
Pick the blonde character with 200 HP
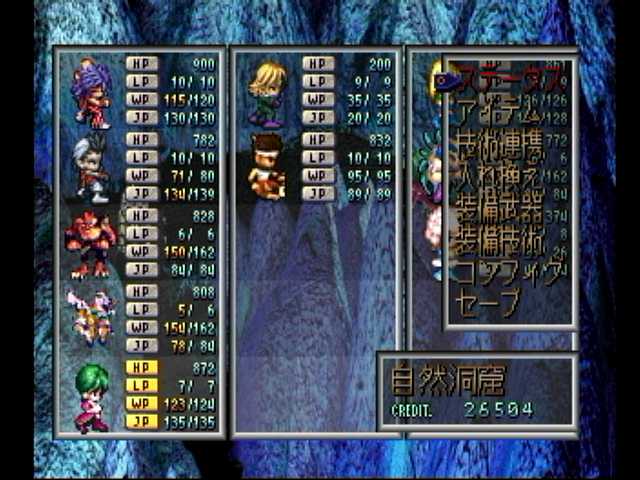point(267,92)
